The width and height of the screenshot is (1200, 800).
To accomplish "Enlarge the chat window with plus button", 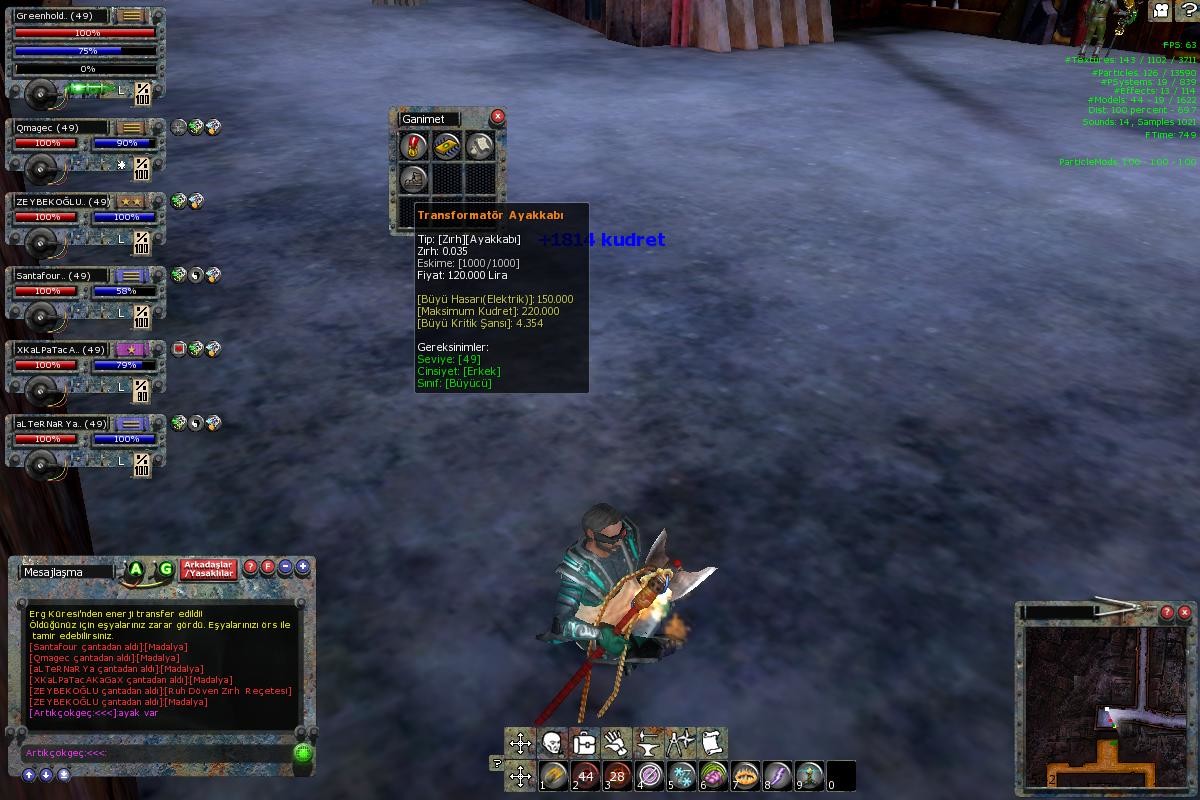I will 302,567.
